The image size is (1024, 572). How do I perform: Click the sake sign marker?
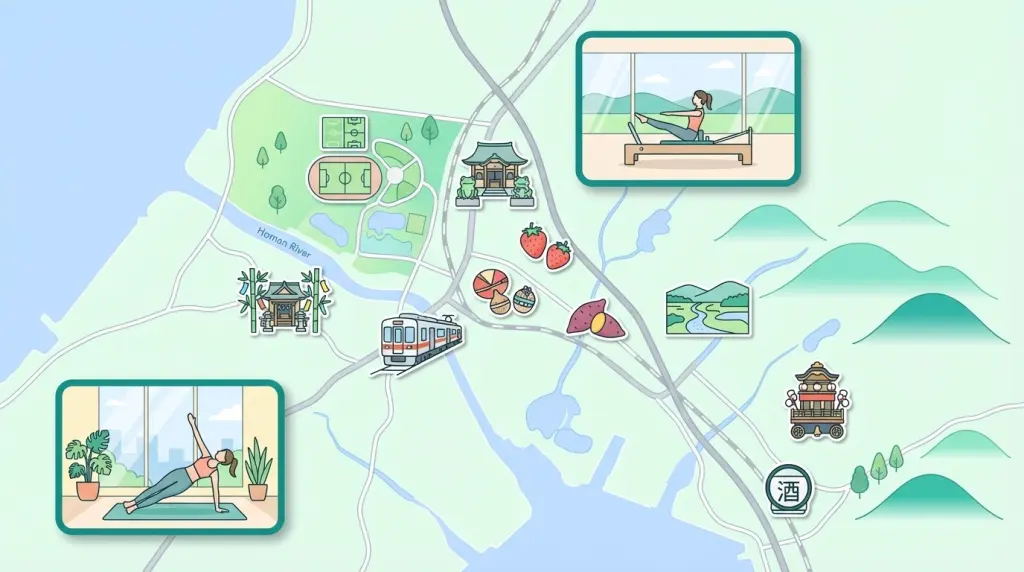[789, 491]
